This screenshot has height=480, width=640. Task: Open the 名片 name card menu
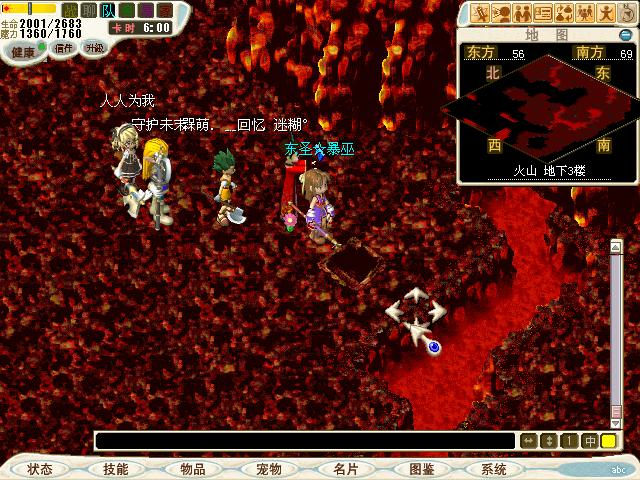[345, 468]
